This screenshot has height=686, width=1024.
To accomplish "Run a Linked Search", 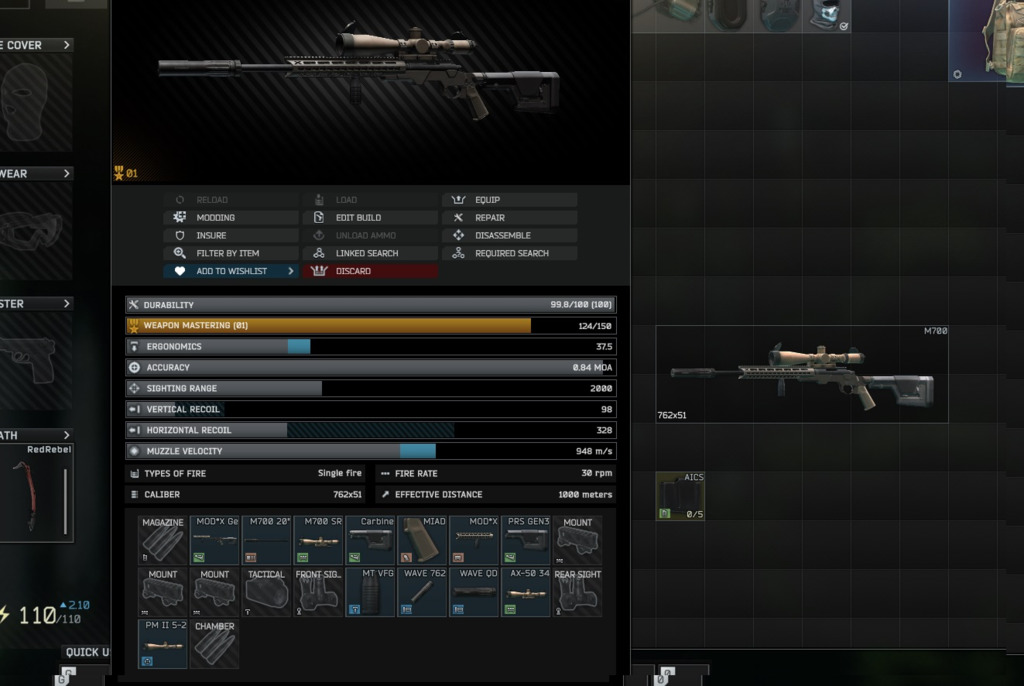I will (x=369, y=254).
